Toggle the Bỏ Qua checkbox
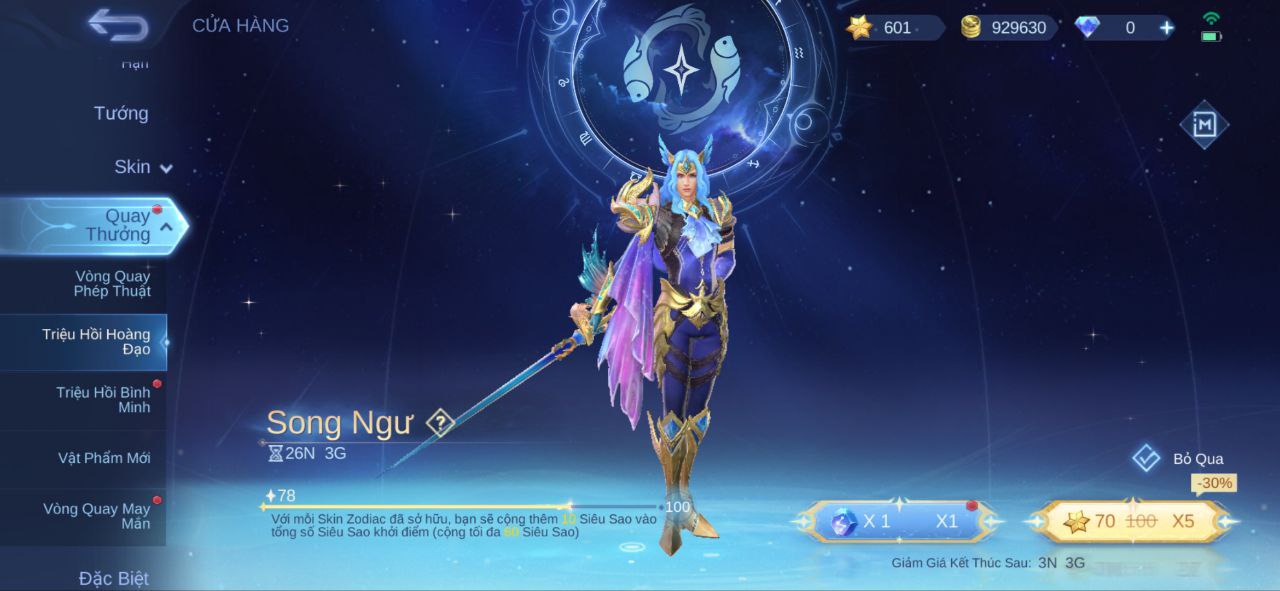The width and height of the screenshot is (1280, 591). [1146, 458]
